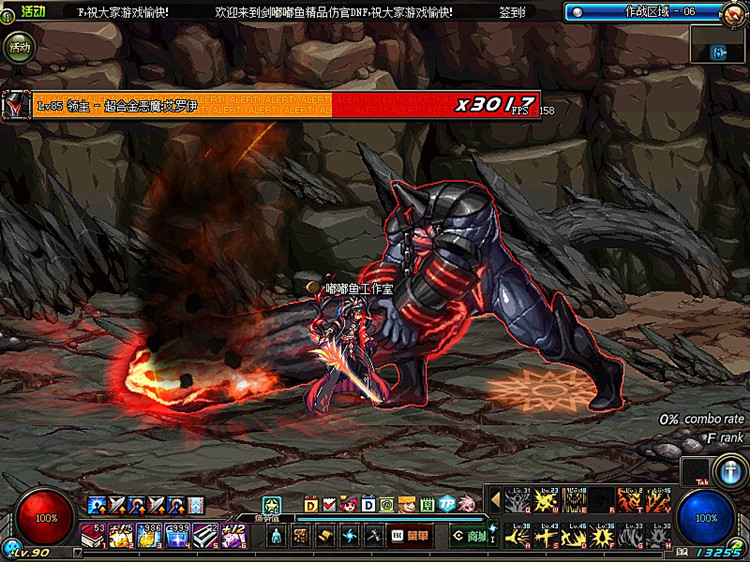The image size is (750, 562).
Task: Use the Lv.36 skill on the F key
Action: (x=603, y=536)
